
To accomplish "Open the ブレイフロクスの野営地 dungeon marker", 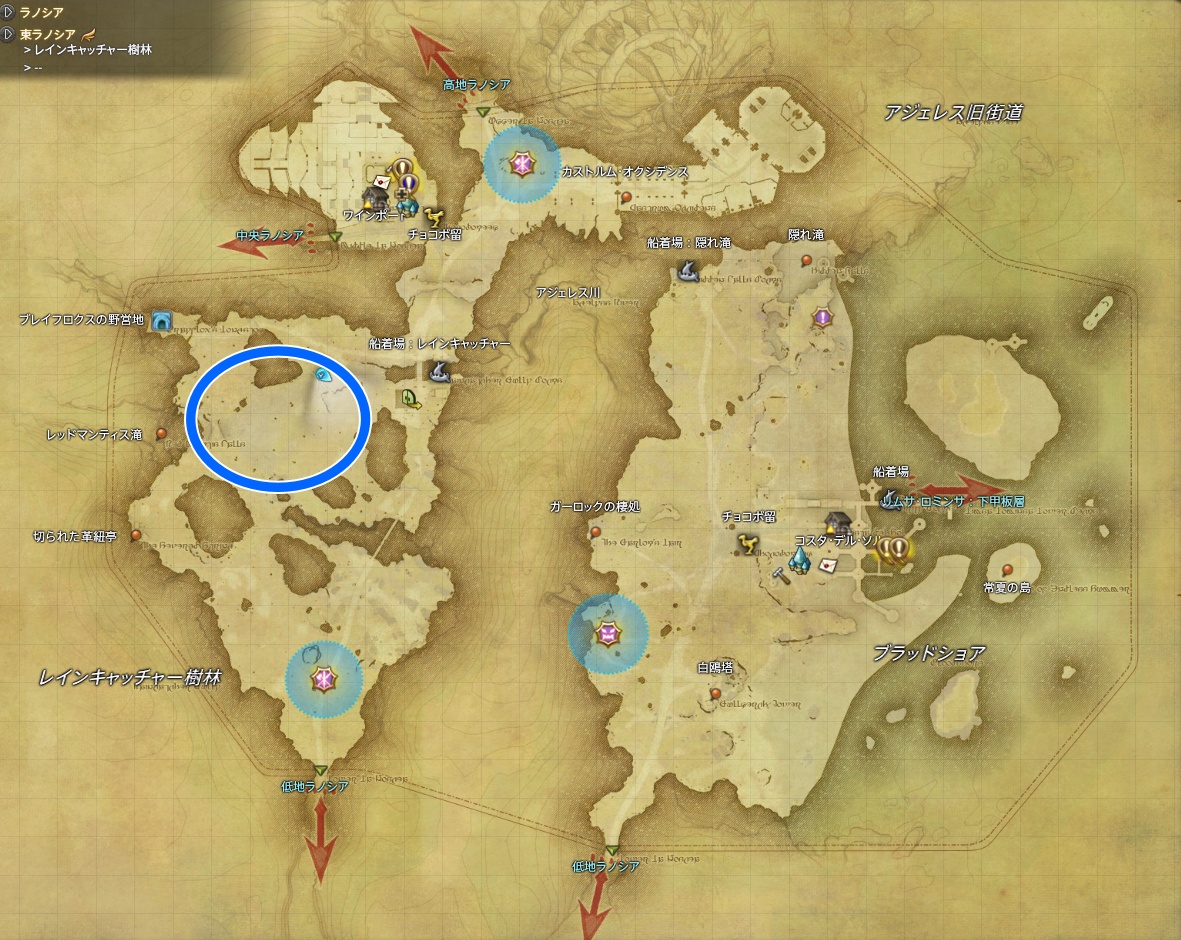I will coord(162,321).
